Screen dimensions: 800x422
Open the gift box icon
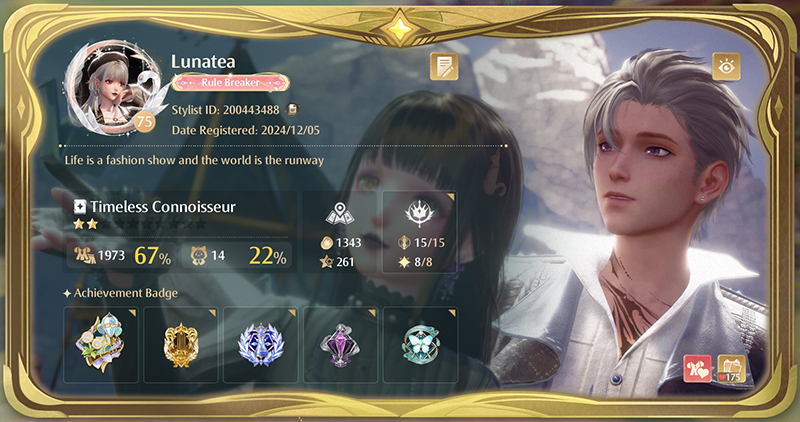(732, 368)
